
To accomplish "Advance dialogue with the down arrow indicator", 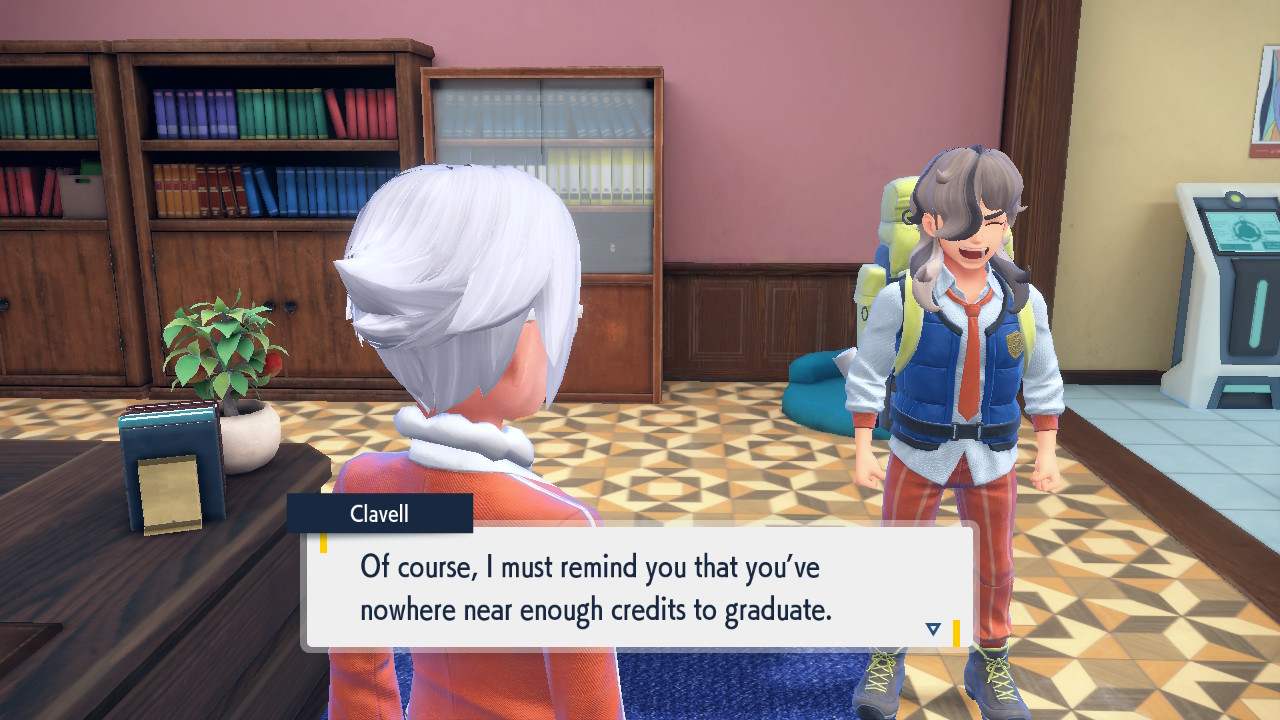I will [933, 629].
